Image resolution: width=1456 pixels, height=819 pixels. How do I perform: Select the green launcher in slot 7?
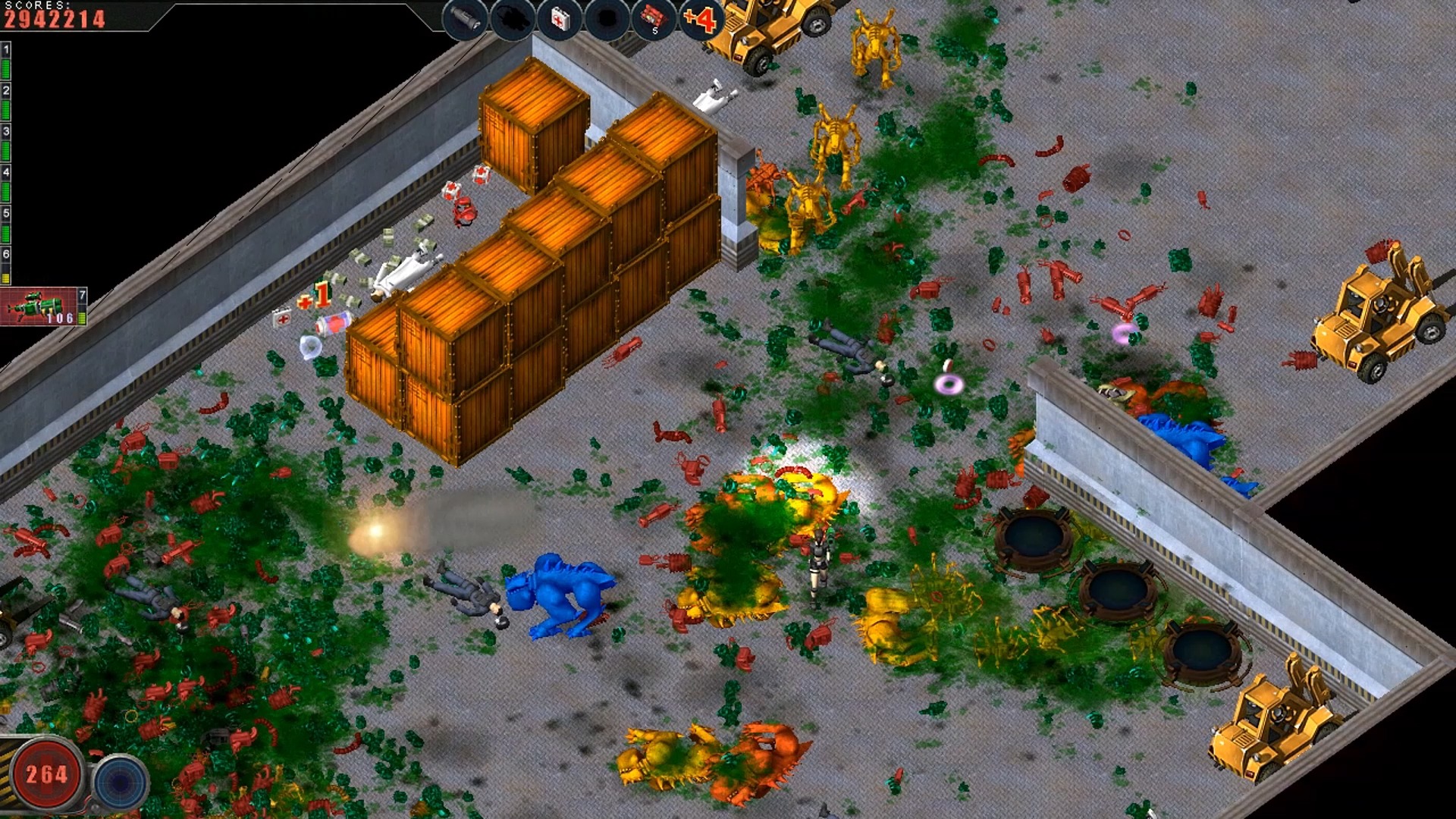[43, 306]
